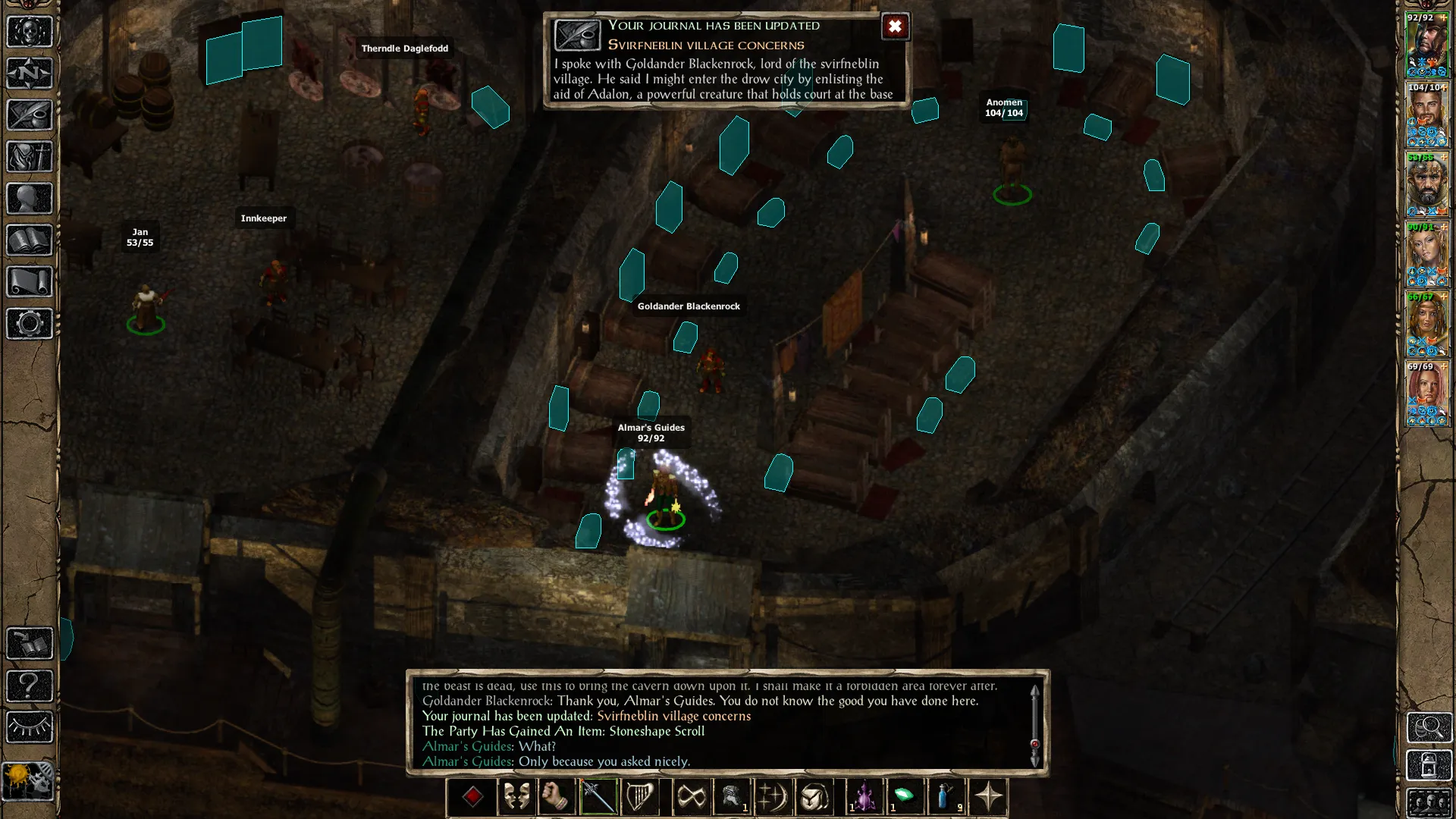Close the journal update popup

click(895, 27)
